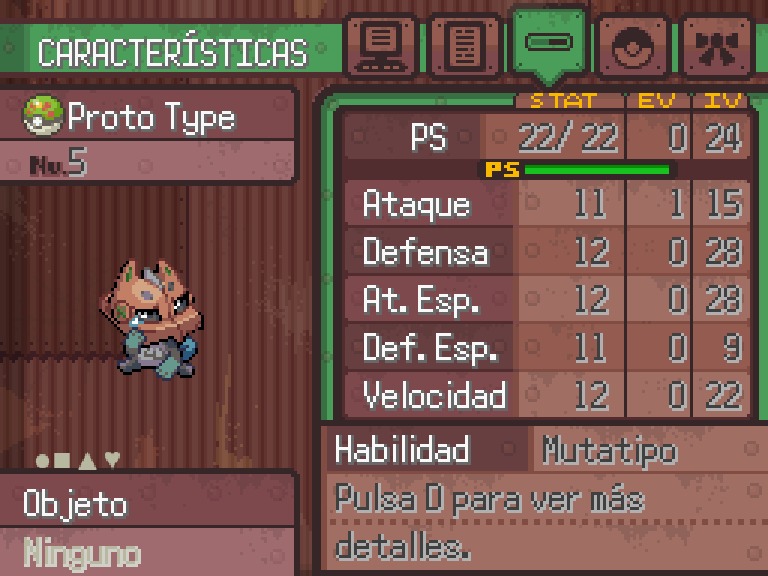Screen dimensions: 768x576
Task: Switch to the trainer memo document tab
Action: (463, 46)
